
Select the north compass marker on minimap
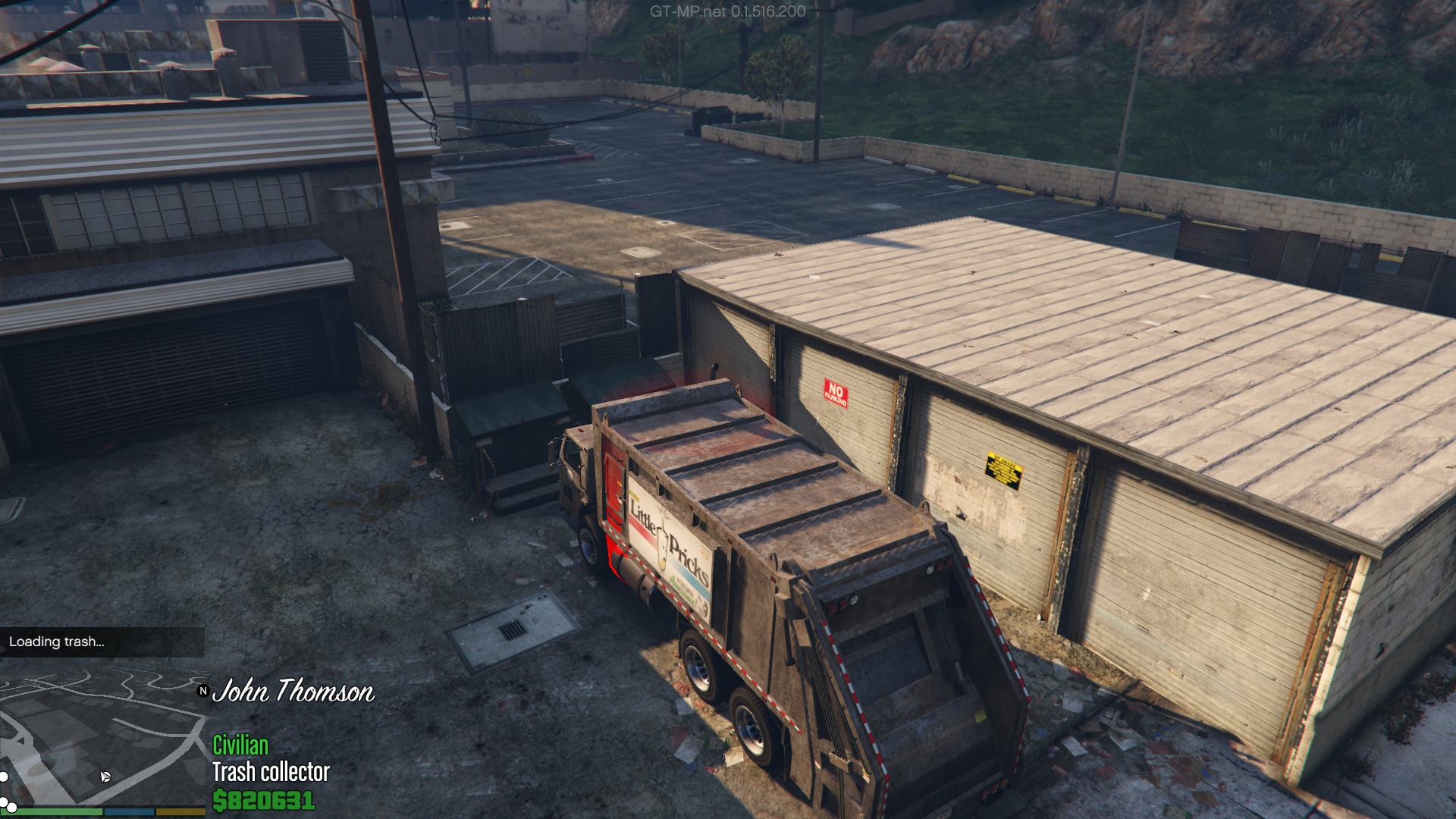tap(202, 691)
